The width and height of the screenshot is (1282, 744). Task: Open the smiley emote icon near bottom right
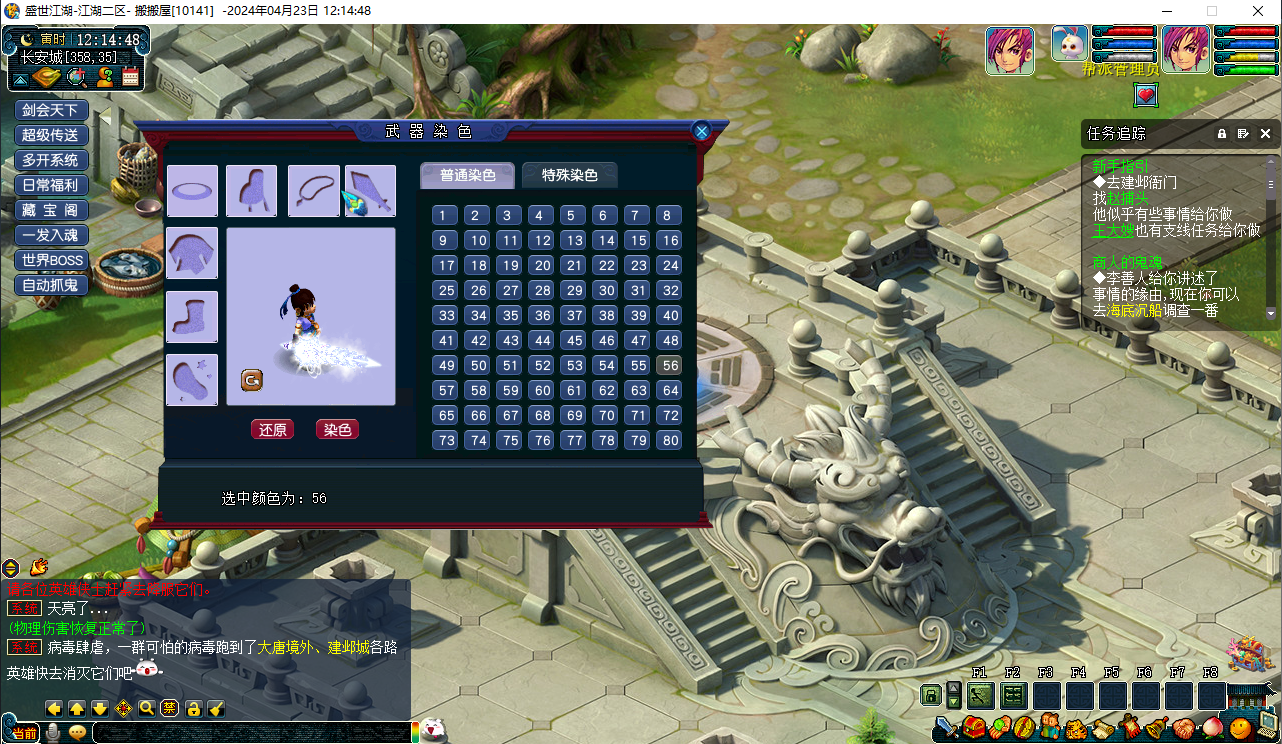click(x=1238, y=727)
